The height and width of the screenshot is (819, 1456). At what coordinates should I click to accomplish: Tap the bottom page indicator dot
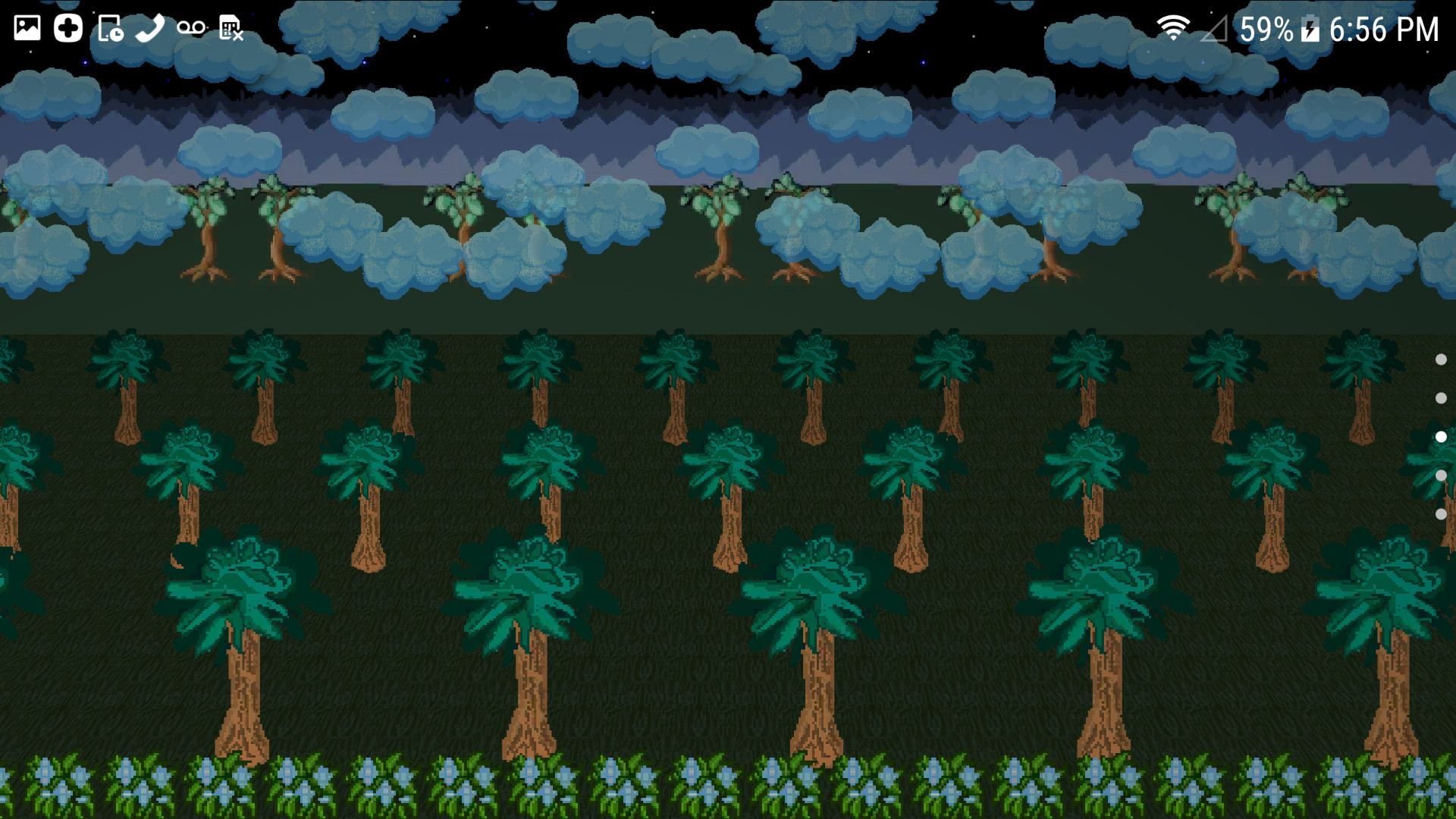[x=1440, y=513]
